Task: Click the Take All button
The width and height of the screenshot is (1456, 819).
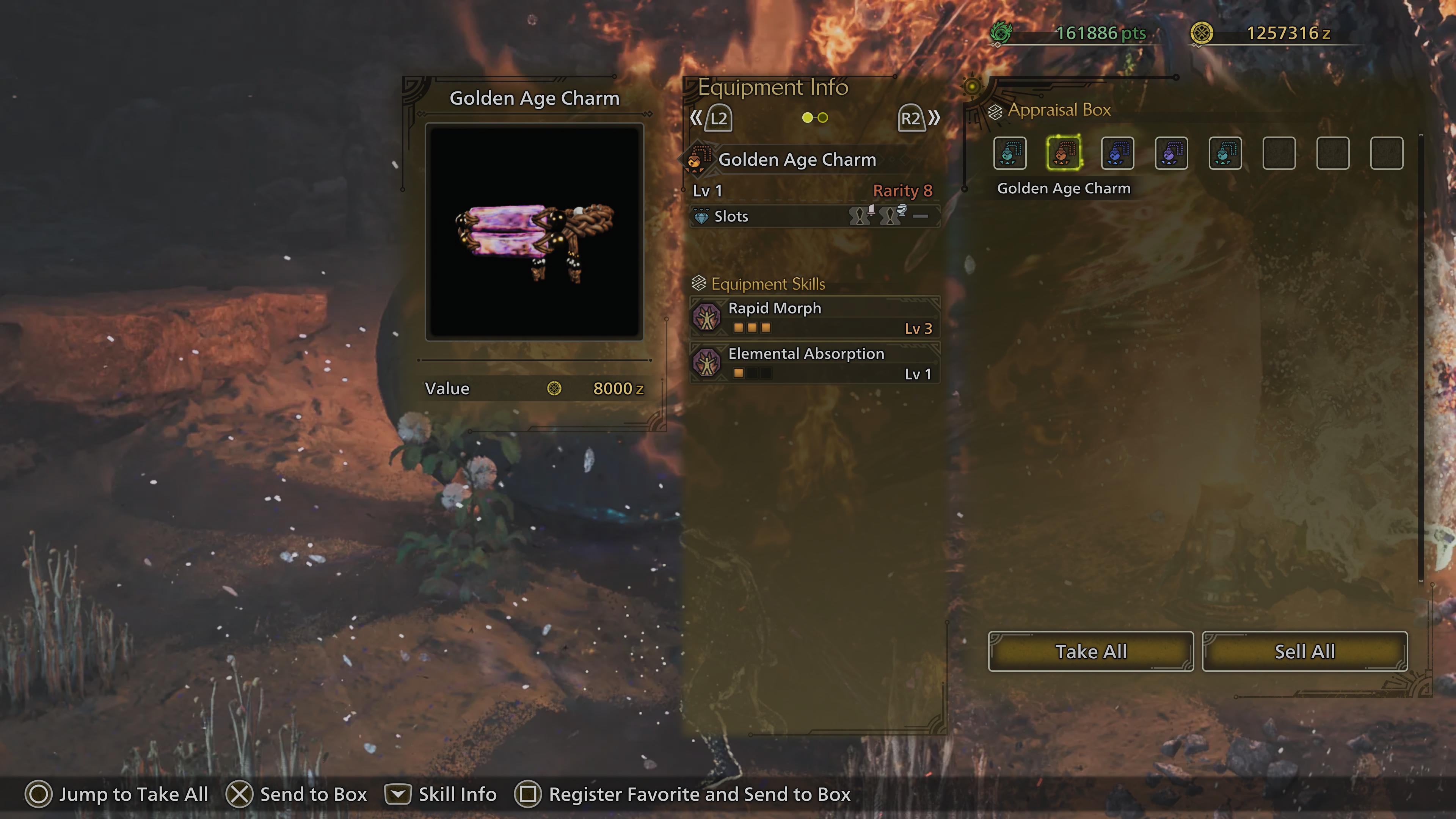Action: coord(1090,652)
